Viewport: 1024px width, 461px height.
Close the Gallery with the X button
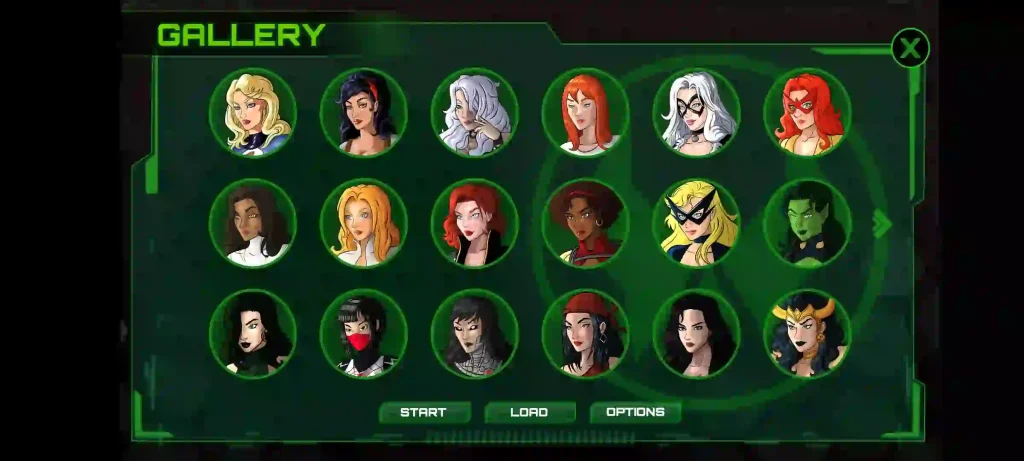(909, 48)
